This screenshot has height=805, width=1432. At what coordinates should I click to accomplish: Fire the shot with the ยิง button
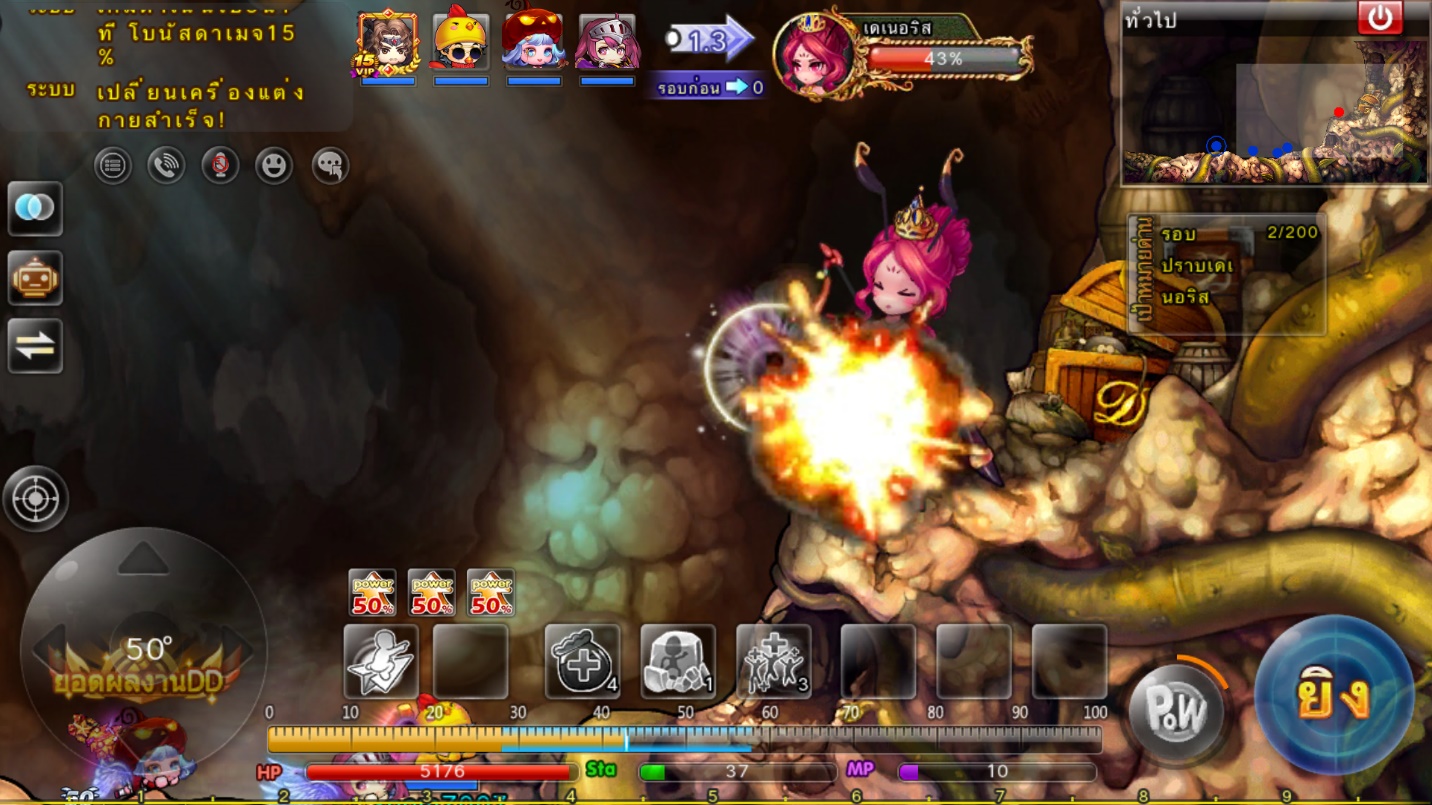(1333, 696)
